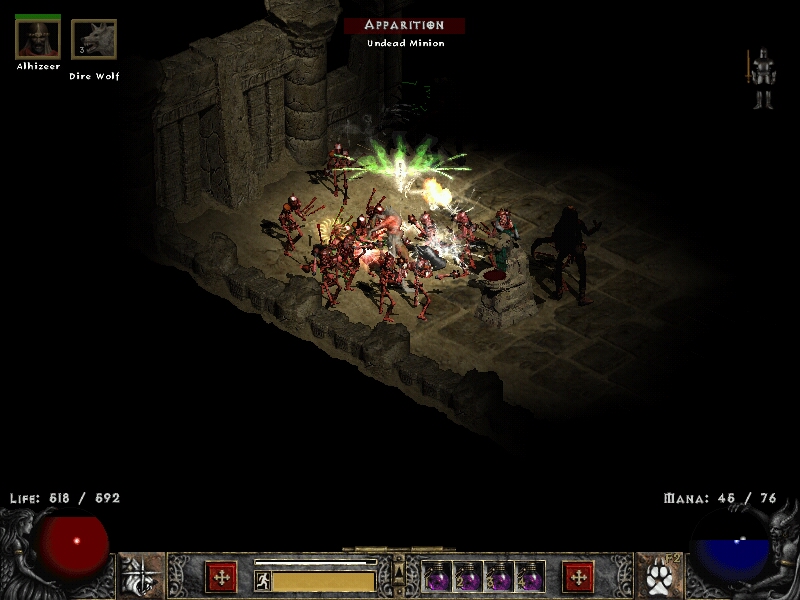Select the Alhizeer mercenary portrait
The image size is (800, 600).
pyautogui.click(x=37, y=39)
